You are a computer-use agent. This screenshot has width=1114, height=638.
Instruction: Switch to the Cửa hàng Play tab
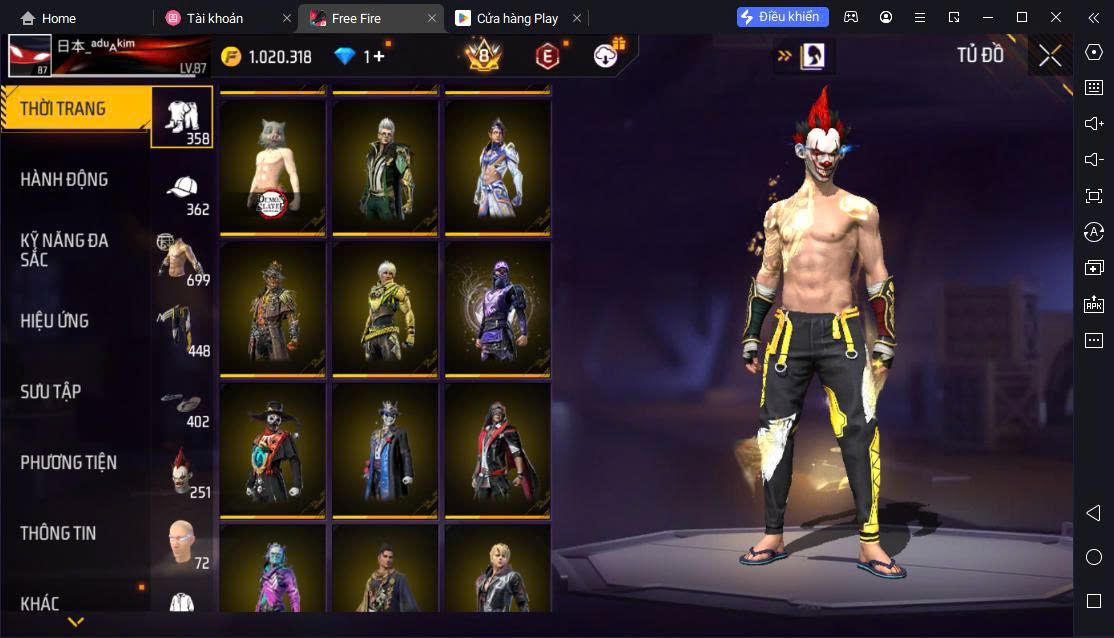click(516, 18)
